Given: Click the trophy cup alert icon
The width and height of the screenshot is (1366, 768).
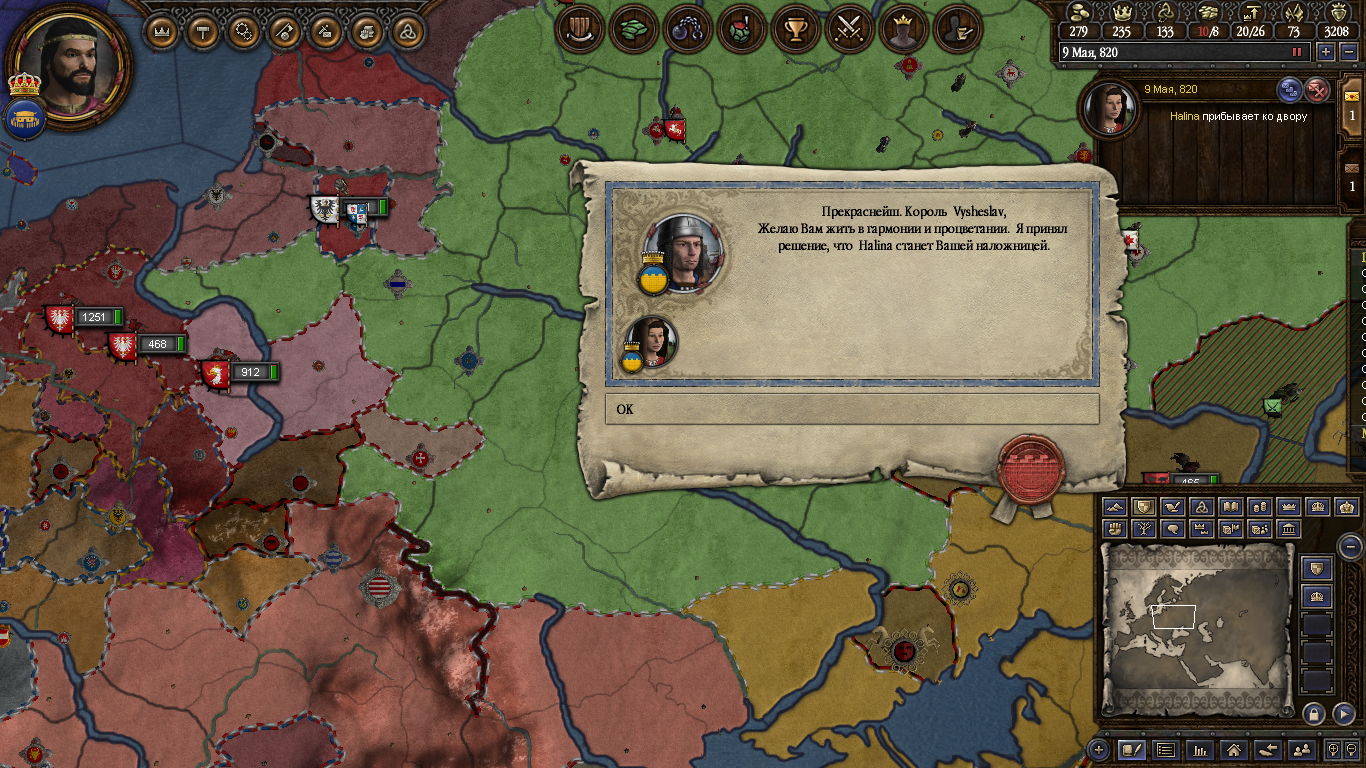Looking at the screenshot, I should tap(796, 30).
